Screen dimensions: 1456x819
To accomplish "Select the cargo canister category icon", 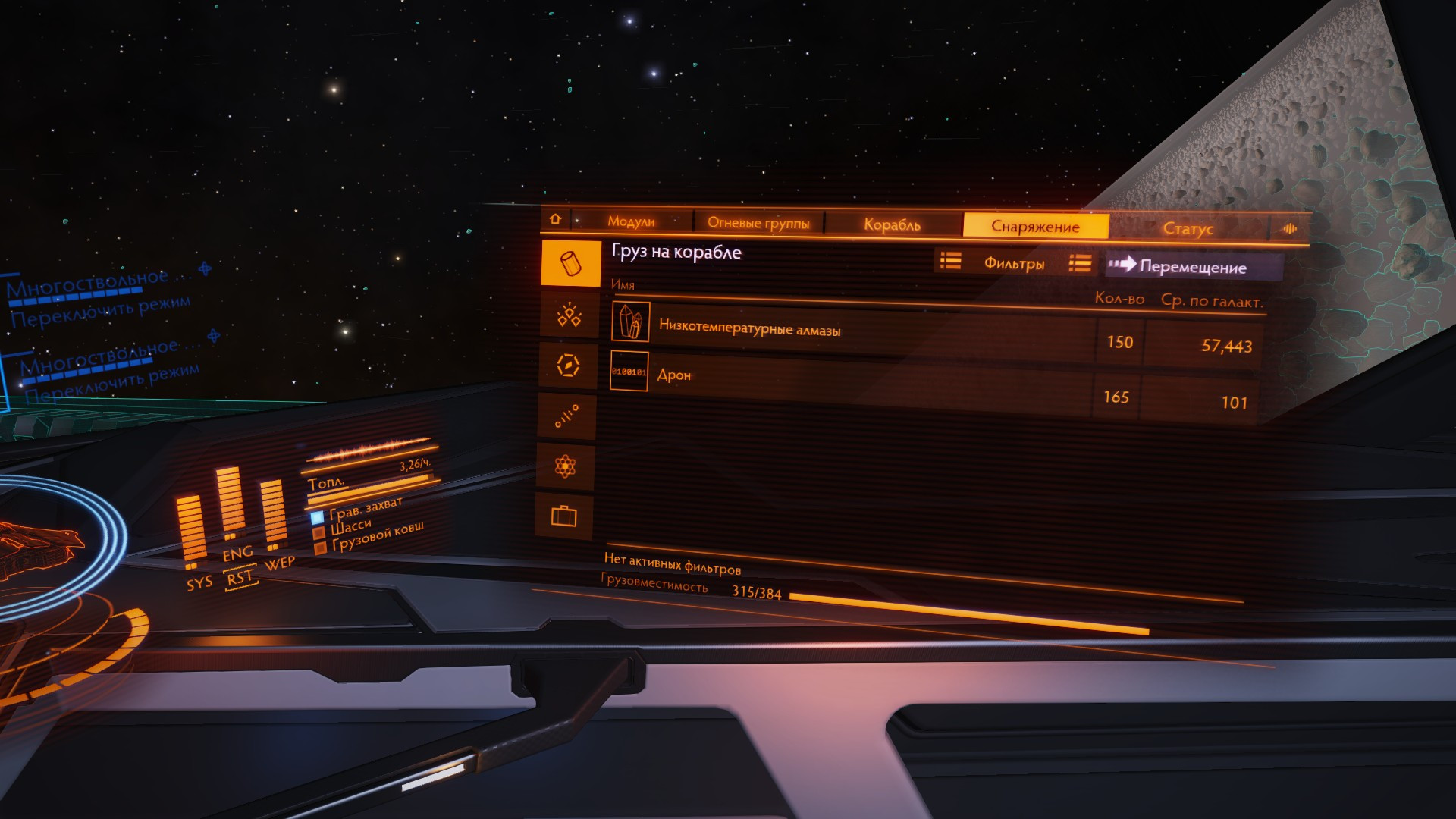I will [570, 263].
